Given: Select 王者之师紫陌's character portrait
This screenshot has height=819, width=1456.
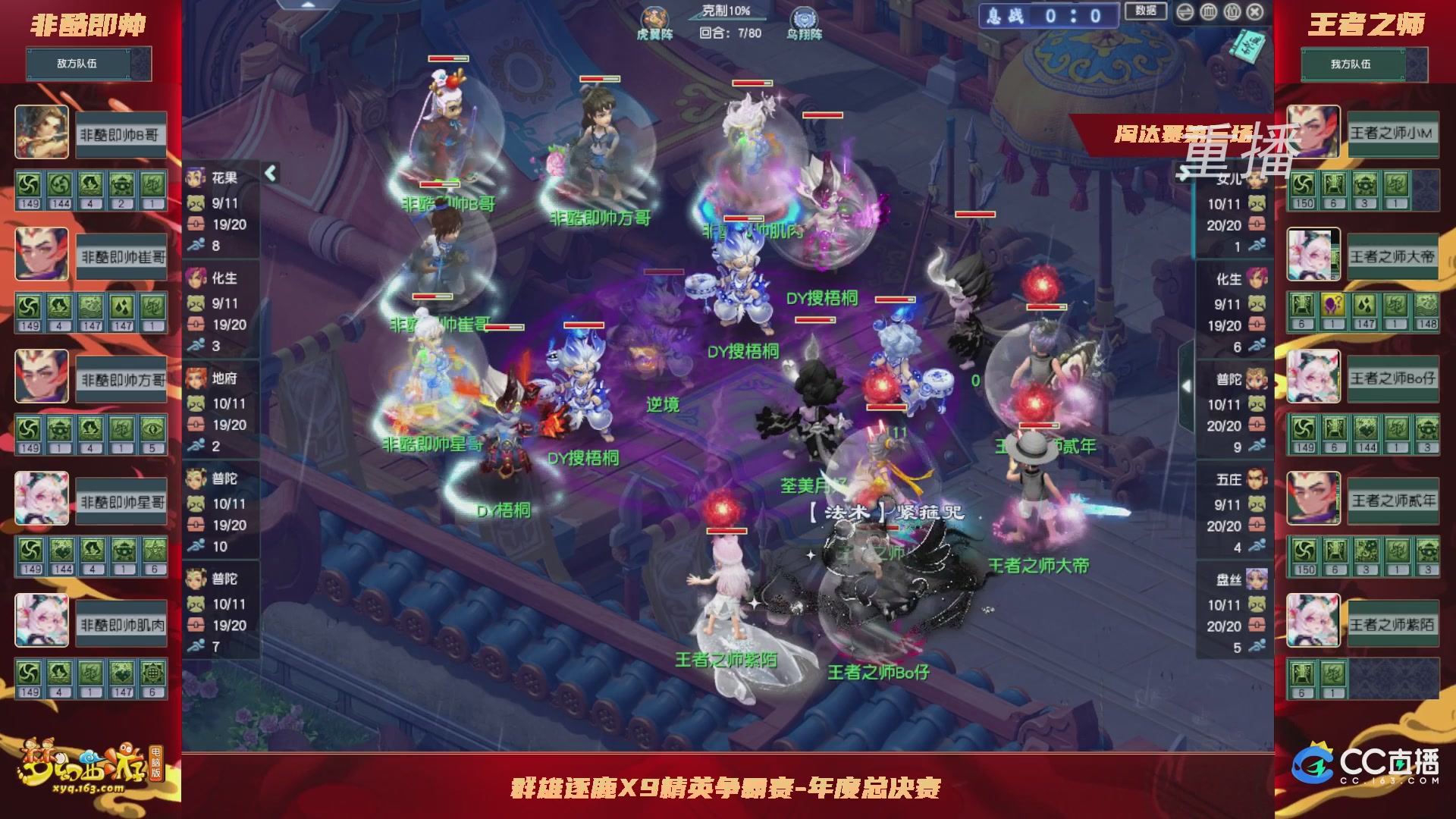Looking at the screenshot, I should tap(1313, 620).
